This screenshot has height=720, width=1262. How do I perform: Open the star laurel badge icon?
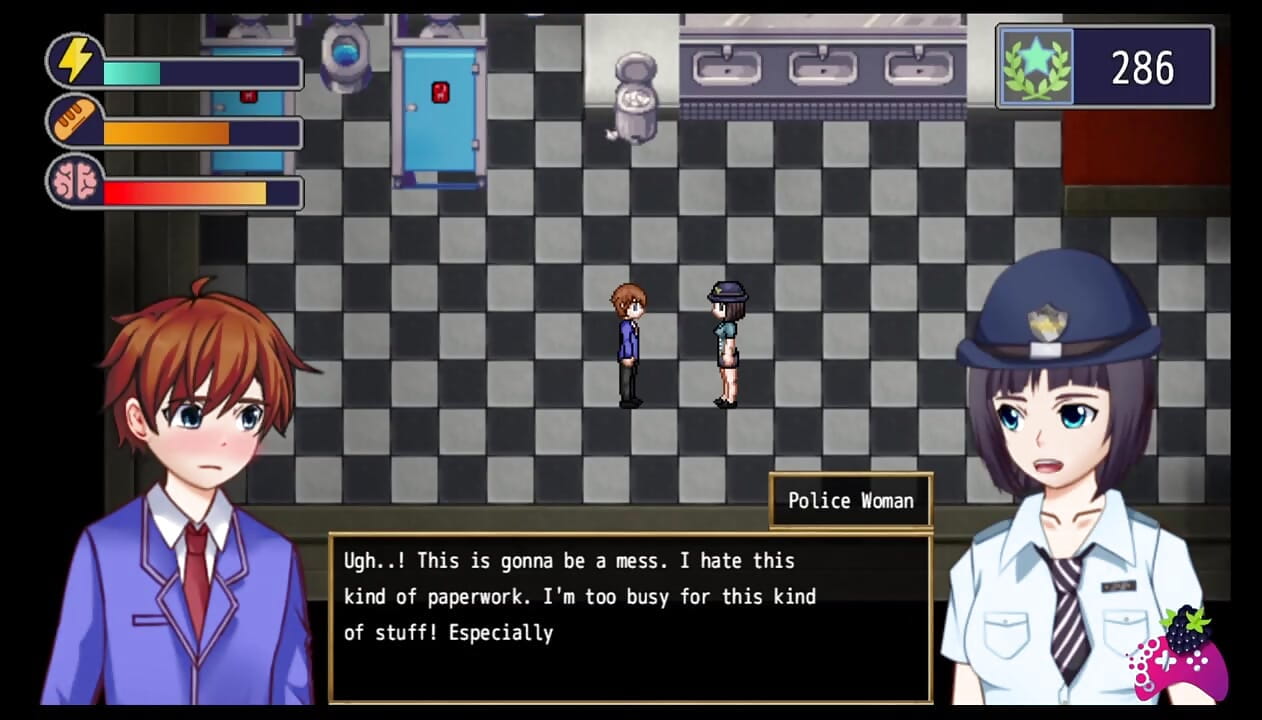(1037, 67)
